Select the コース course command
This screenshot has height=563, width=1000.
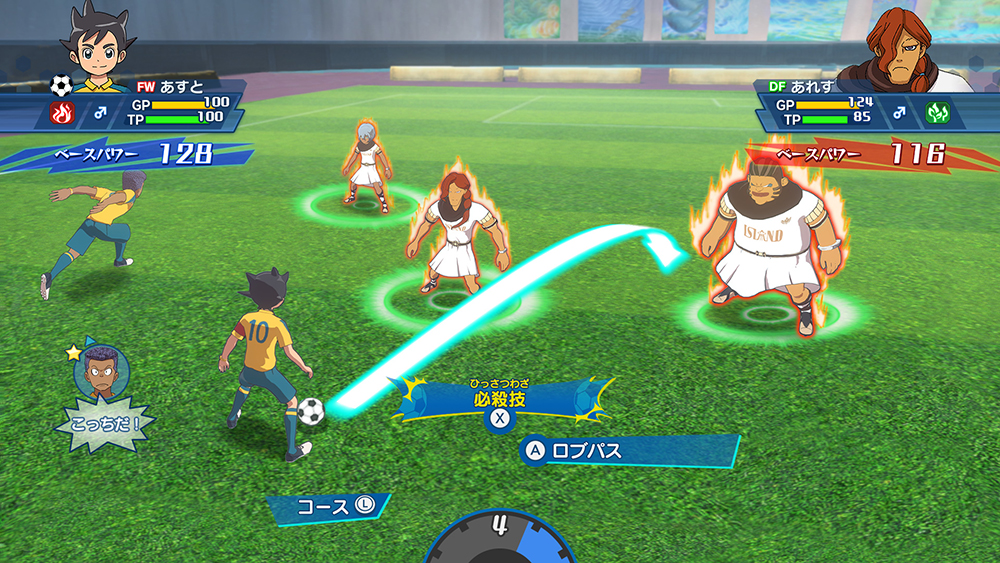[x=331, y=507]
